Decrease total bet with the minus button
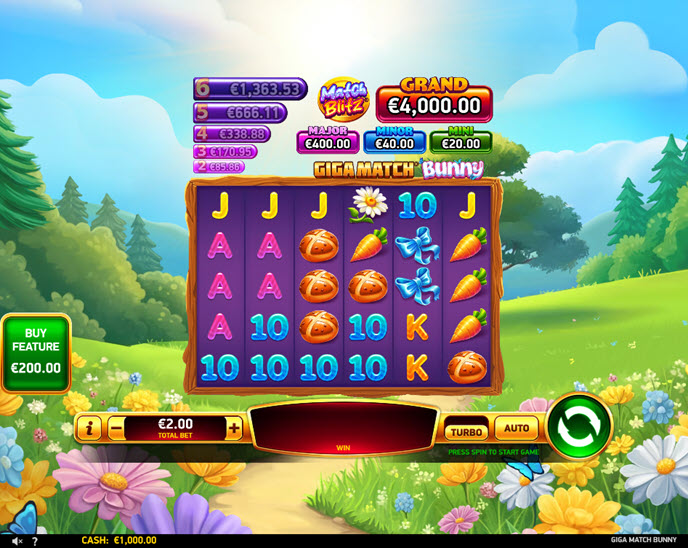Viewport: 688px width, 548px height. pos(116,429)
